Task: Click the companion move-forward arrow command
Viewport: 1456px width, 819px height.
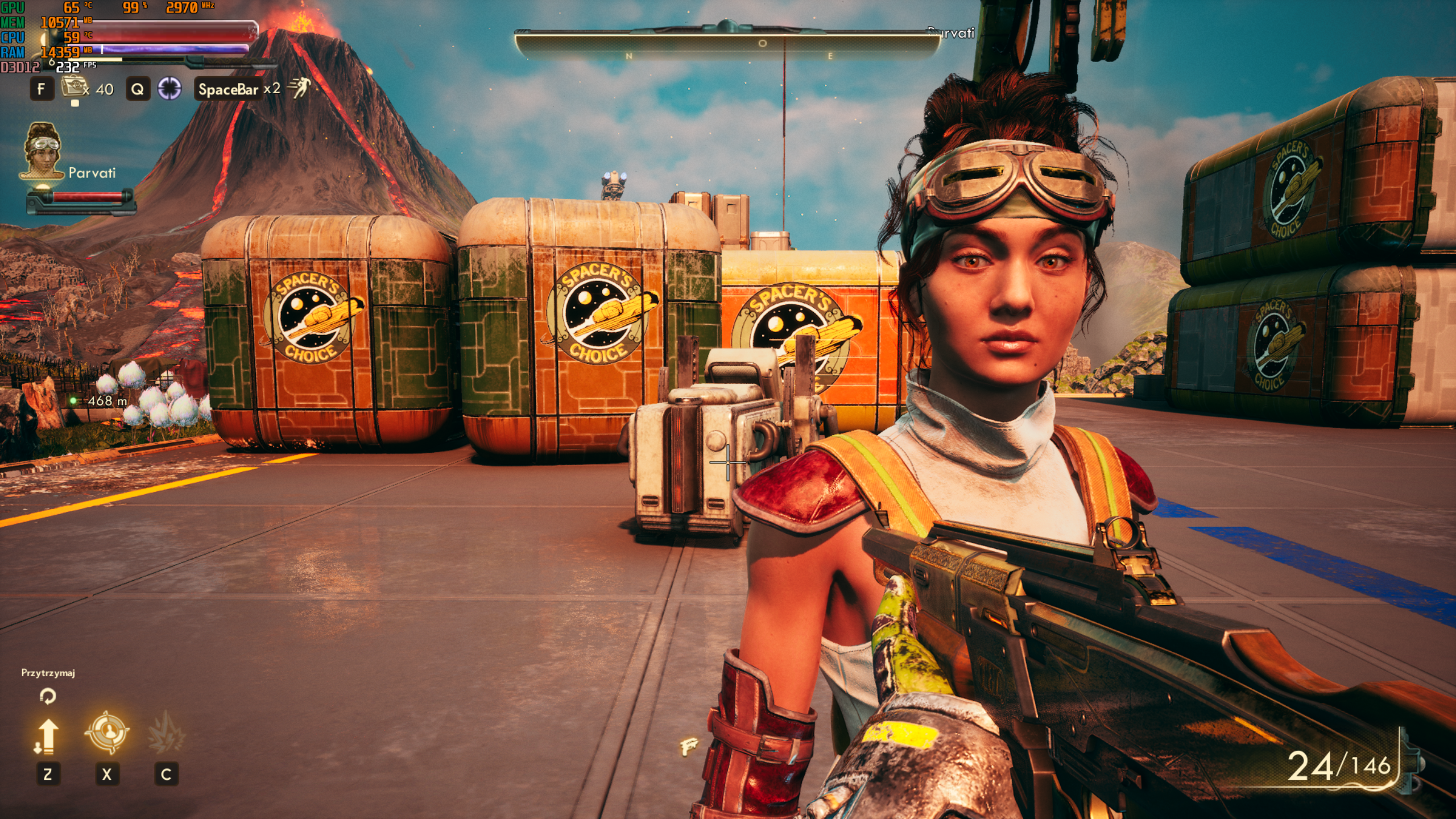Action: pyautogui.click(x=47, y=736)
